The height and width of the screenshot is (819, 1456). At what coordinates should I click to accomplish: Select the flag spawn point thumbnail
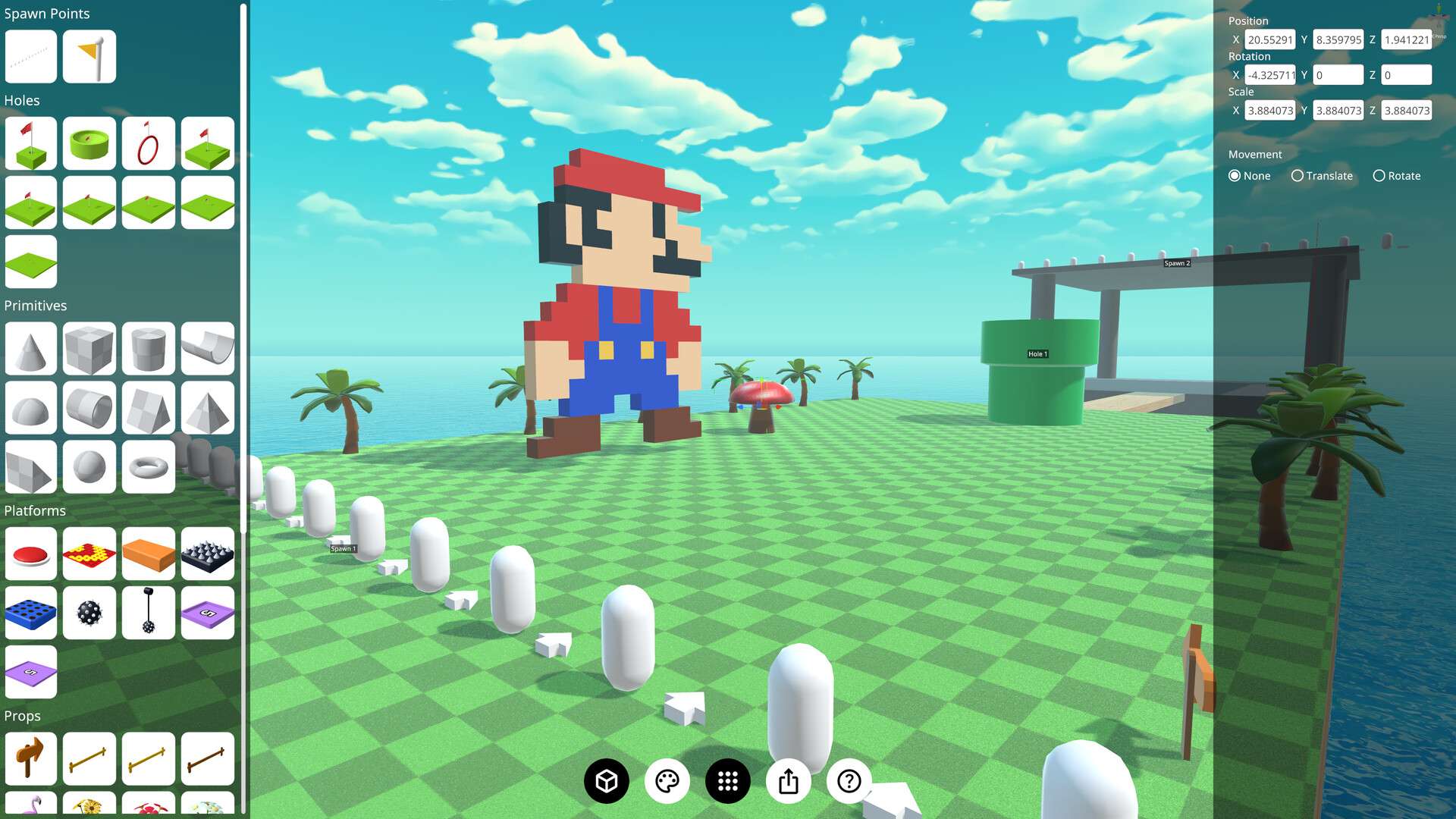(x=89, y=55)
